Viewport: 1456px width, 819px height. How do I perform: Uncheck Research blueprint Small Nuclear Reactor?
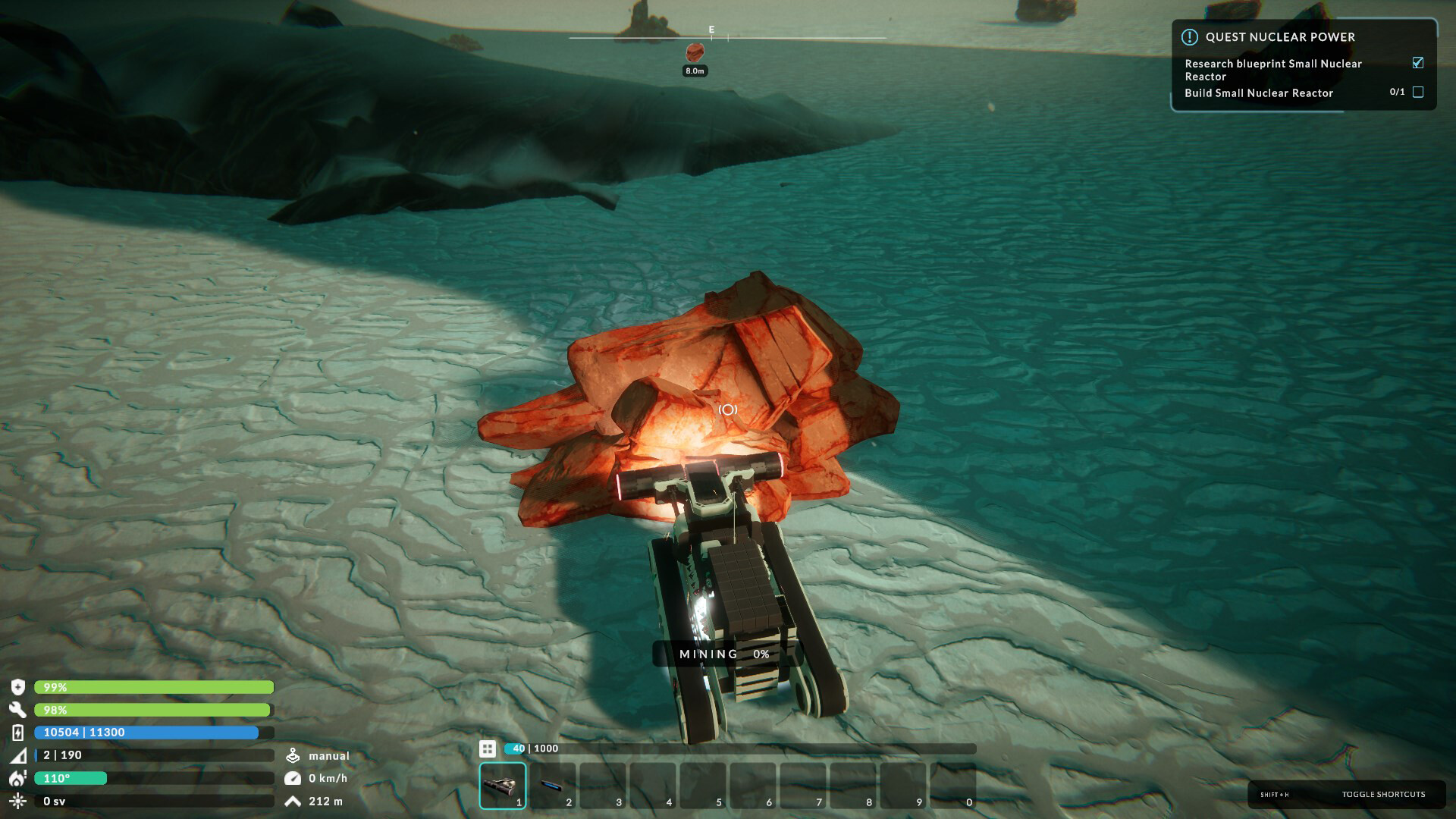[1417, 63]
